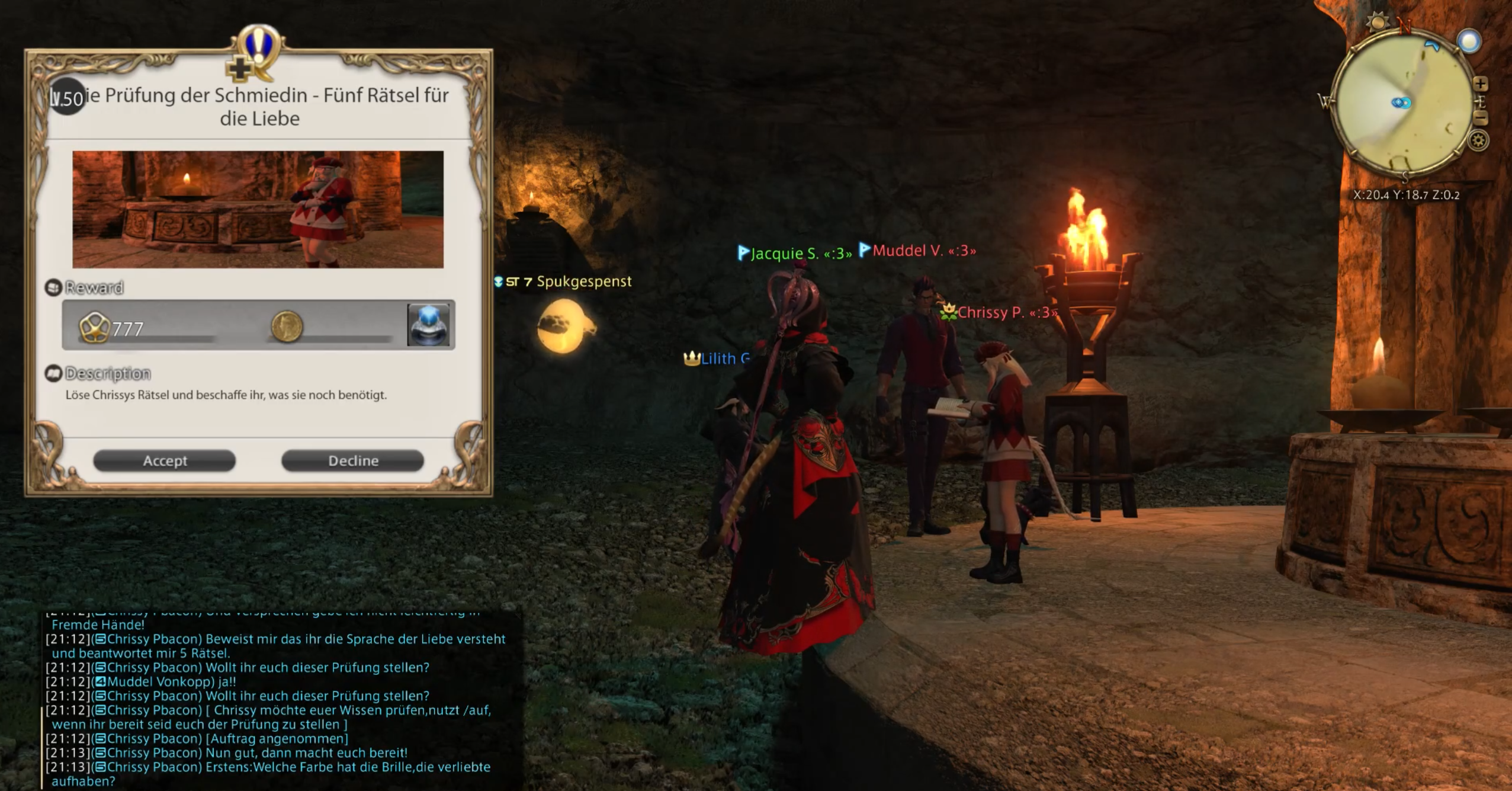
Task: Zoom in the minimap with plus button
Action: (1480, 84)
